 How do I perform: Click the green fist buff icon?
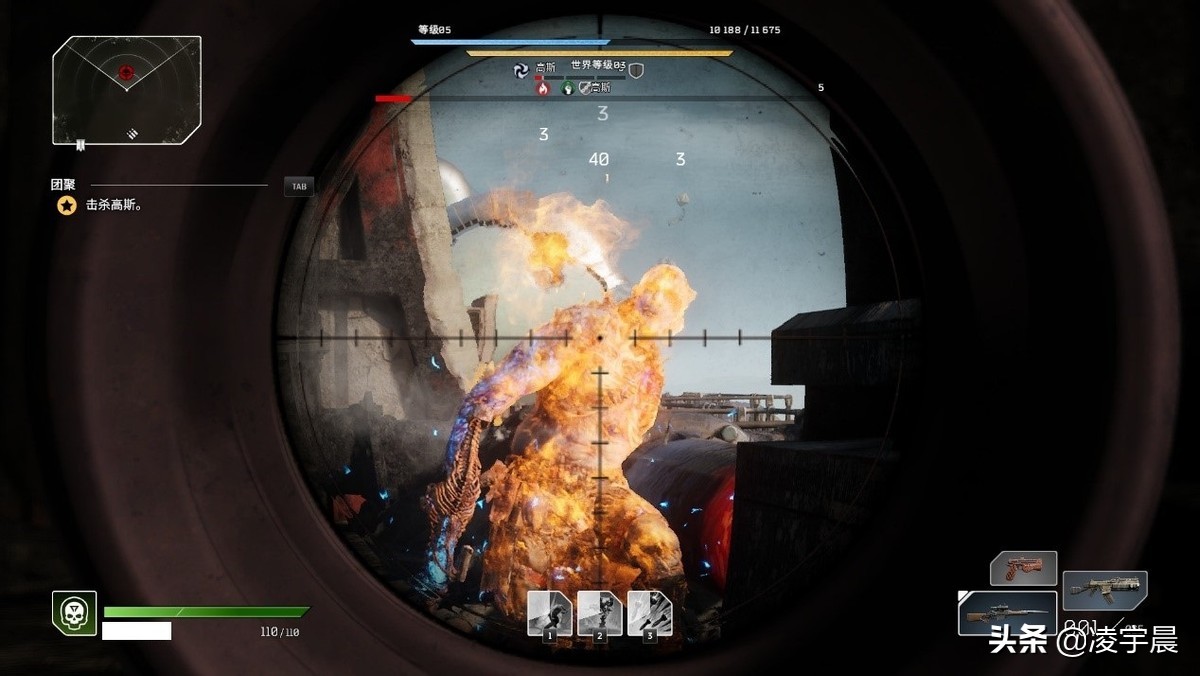(566, 88)
